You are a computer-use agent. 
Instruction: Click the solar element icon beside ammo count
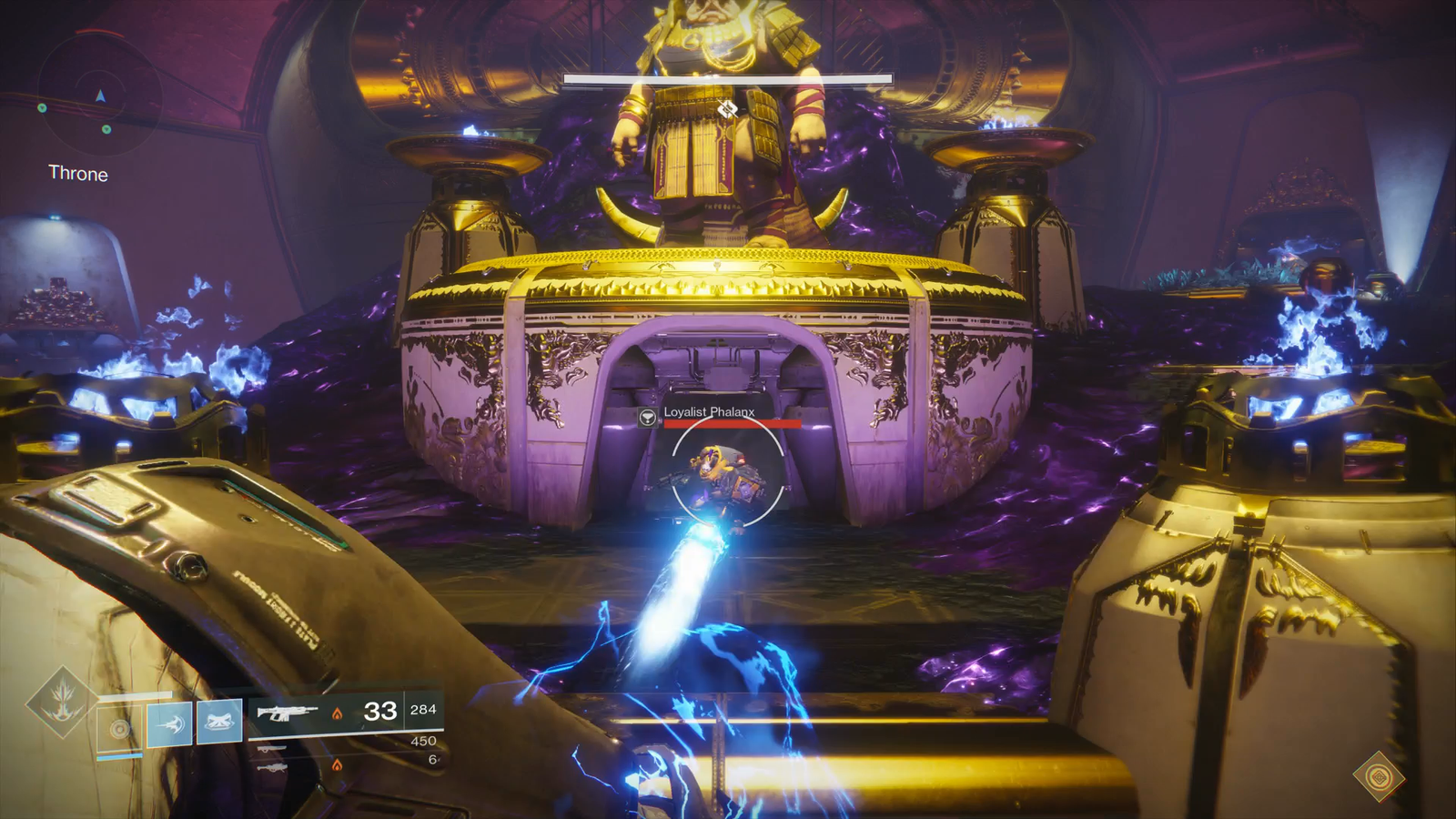339,713
